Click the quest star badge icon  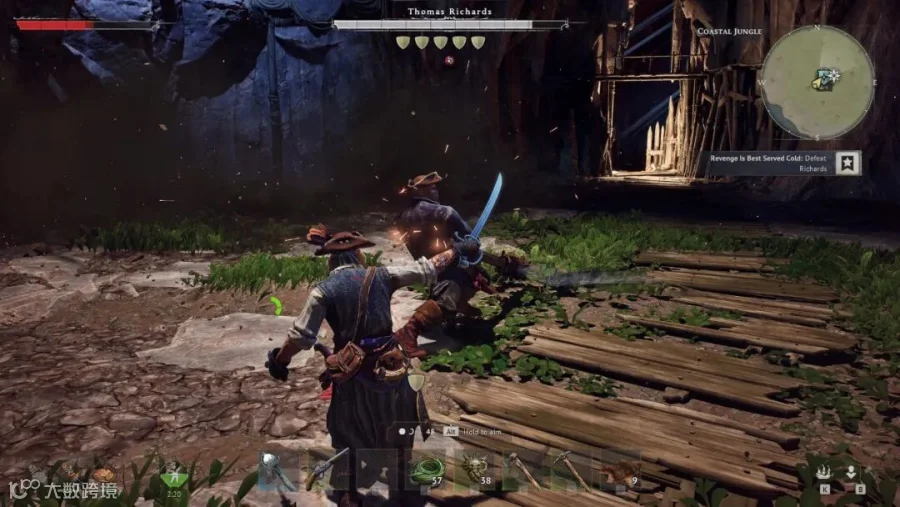(848, 163)
